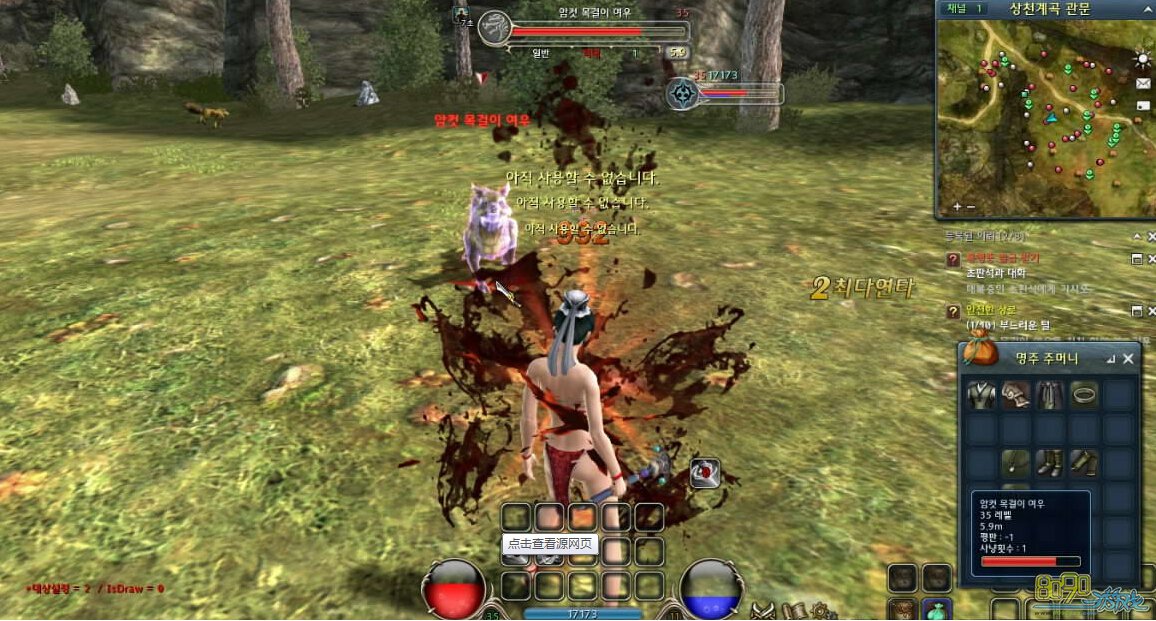The image size is (1156, 621).
Task: Select the gloves item in the bag
Action: pyautogui.click(x=1016, y=395)
